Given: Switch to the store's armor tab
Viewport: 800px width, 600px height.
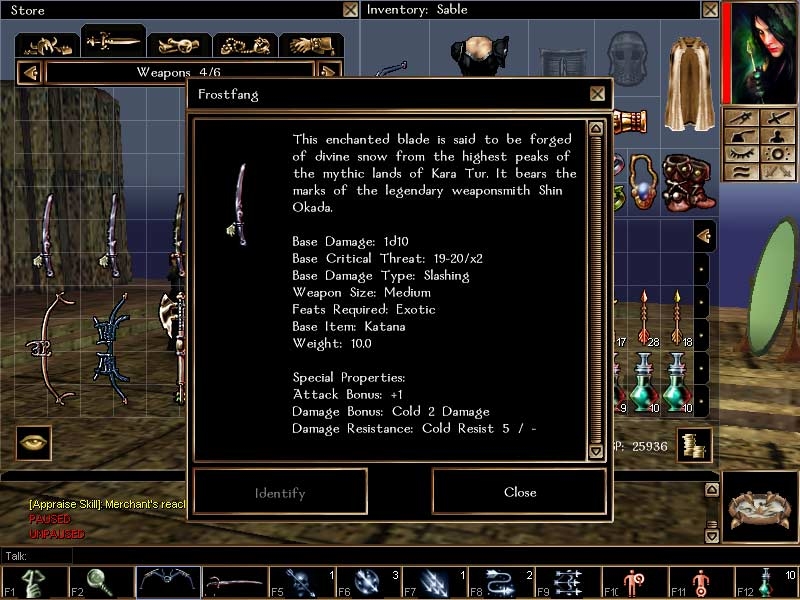Looking at the screenshot, I should tap(46, 44).
